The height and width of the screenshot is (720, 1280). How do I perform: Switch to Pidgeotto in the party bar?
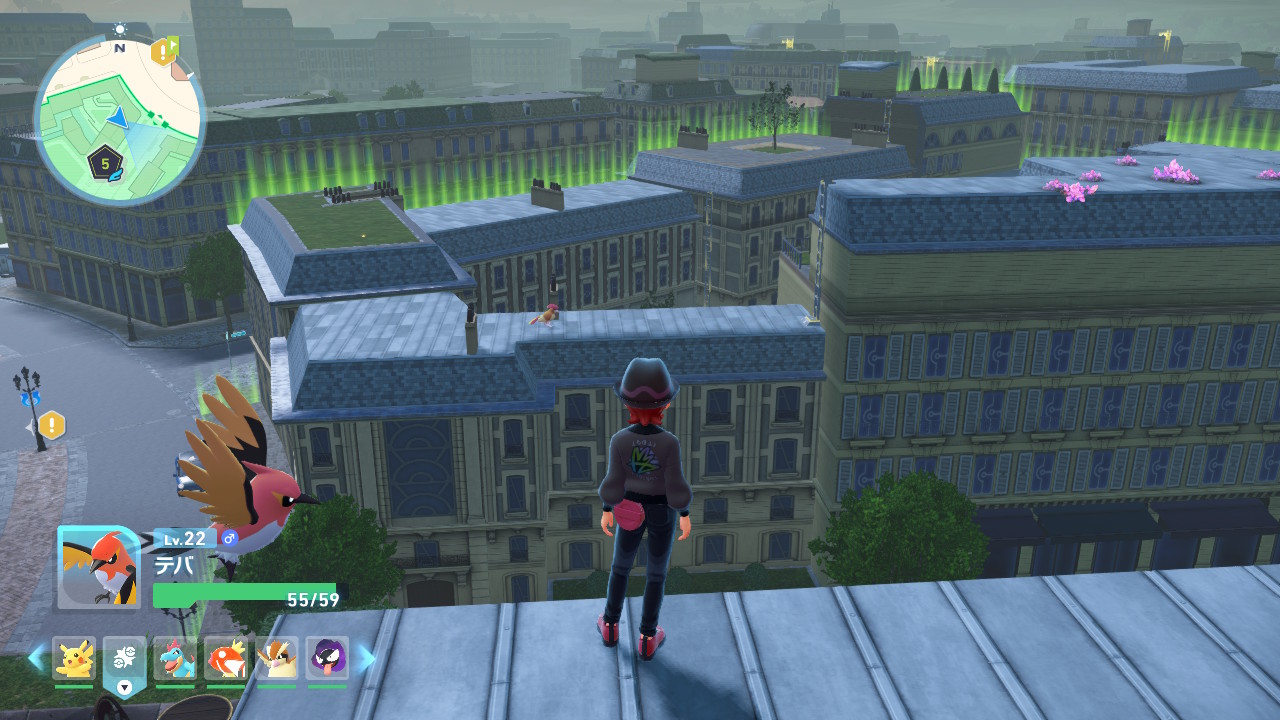[x=277, y=658]
